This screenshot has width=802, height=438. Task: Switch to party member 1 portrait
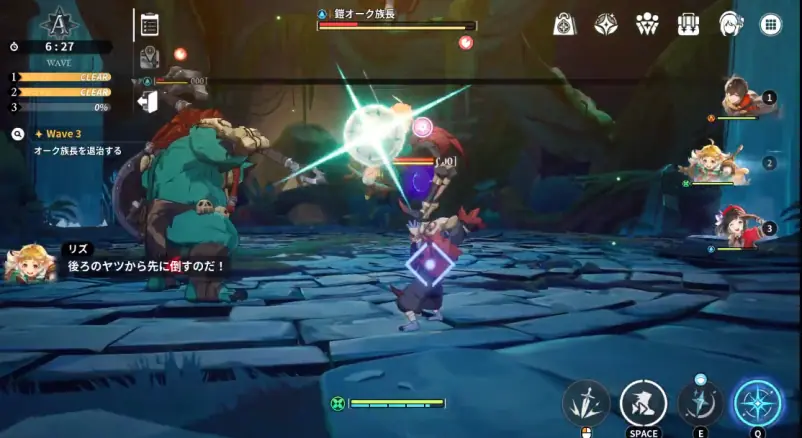740,98
